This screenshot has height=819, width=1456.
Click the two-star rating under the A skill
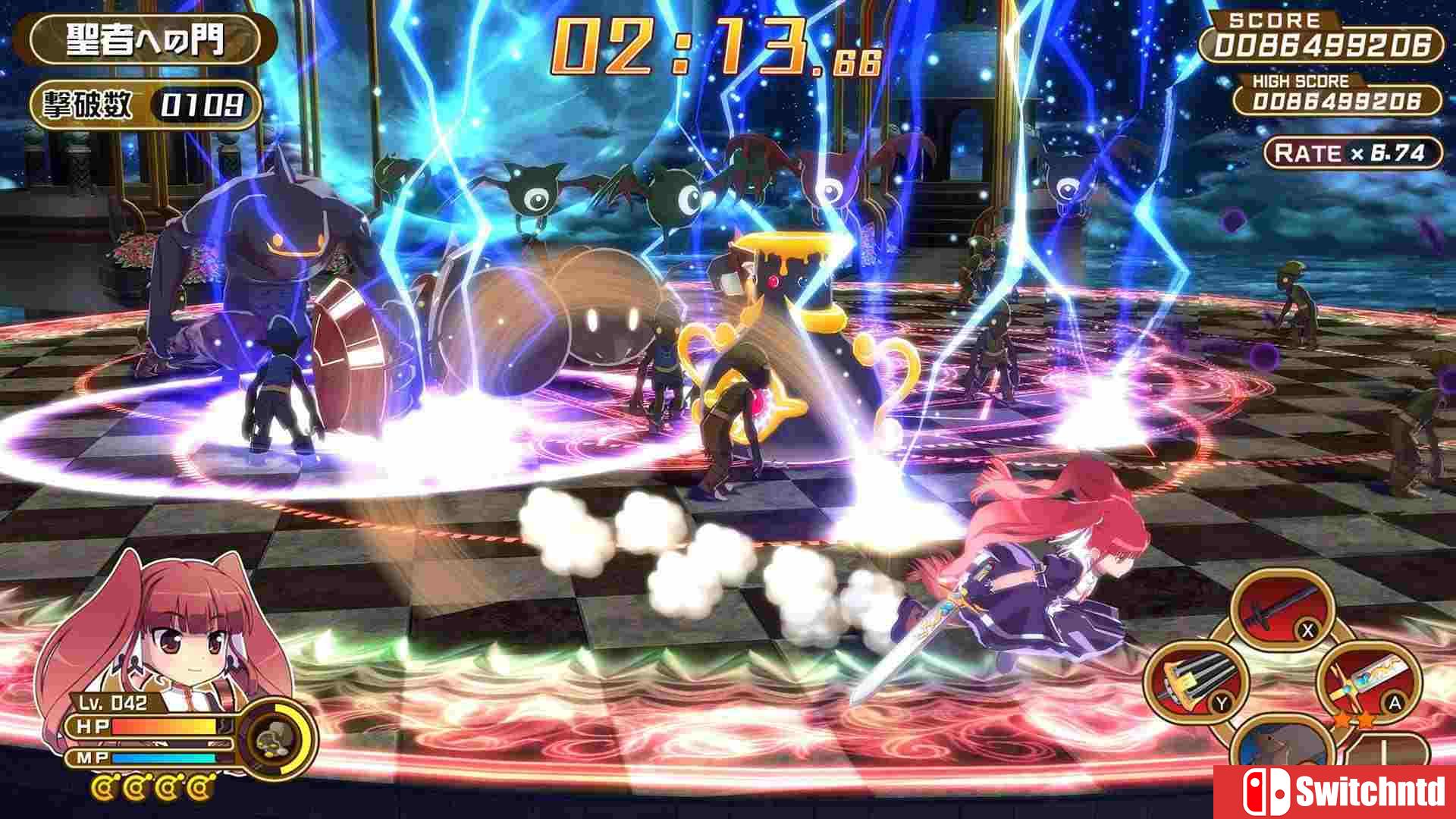pyautogui.click(x=1353, y=720)
